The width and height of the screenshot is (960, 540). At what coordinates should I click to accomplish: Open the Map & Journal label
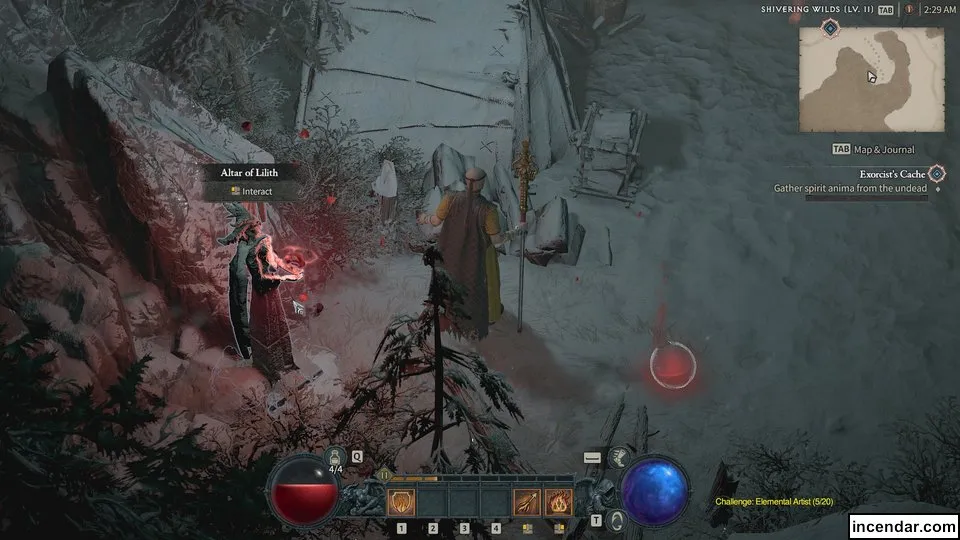(884, 150)
